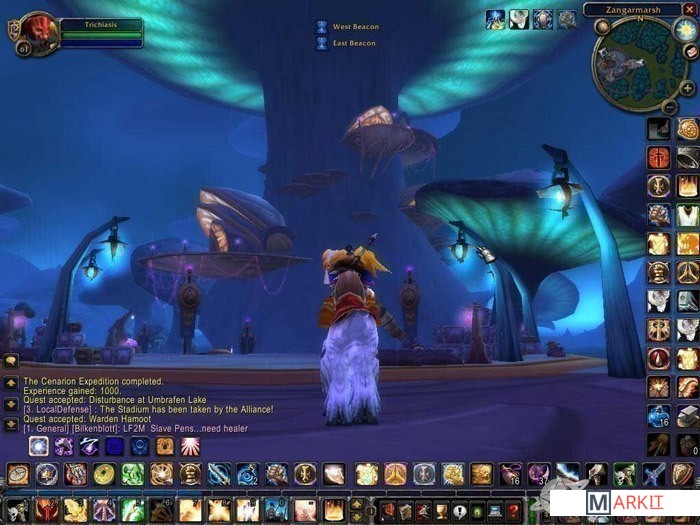
Task: Select the Trichiasis player portrait
Action: 38,32
